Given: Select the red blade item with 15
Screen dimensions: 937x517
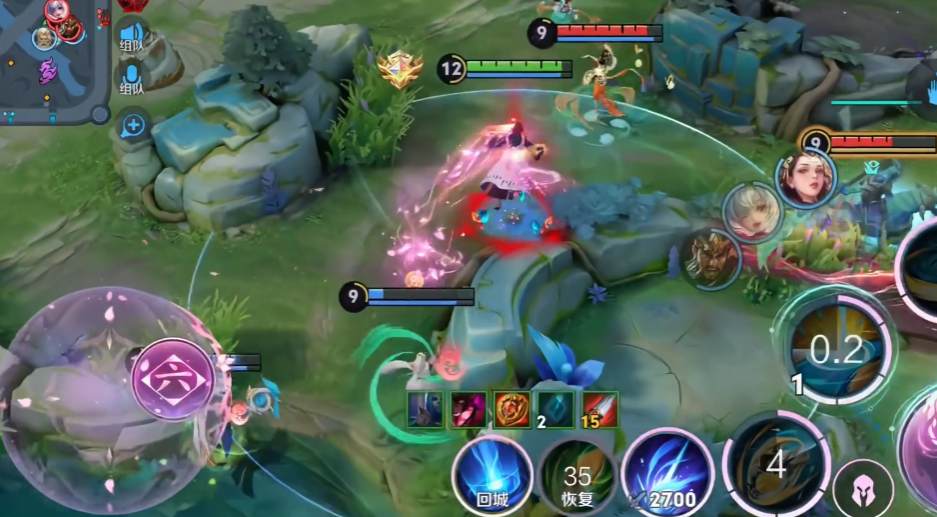Looking at the screenshot, I should coord(600,409).
